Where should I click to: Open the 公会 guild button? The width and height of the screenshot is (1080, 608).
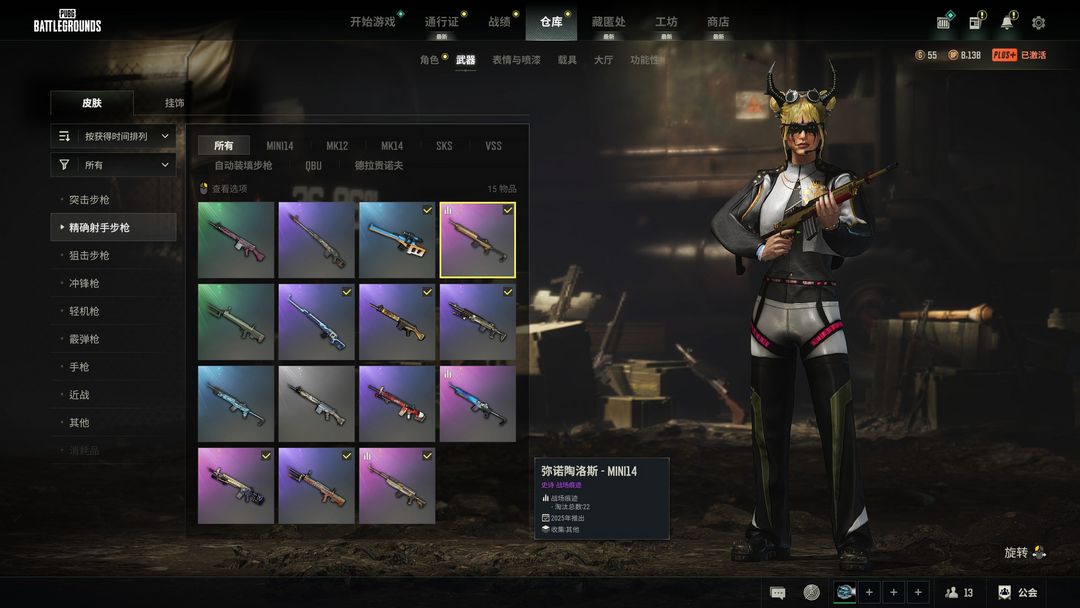pyautogui.click(x=1017, y=593)
